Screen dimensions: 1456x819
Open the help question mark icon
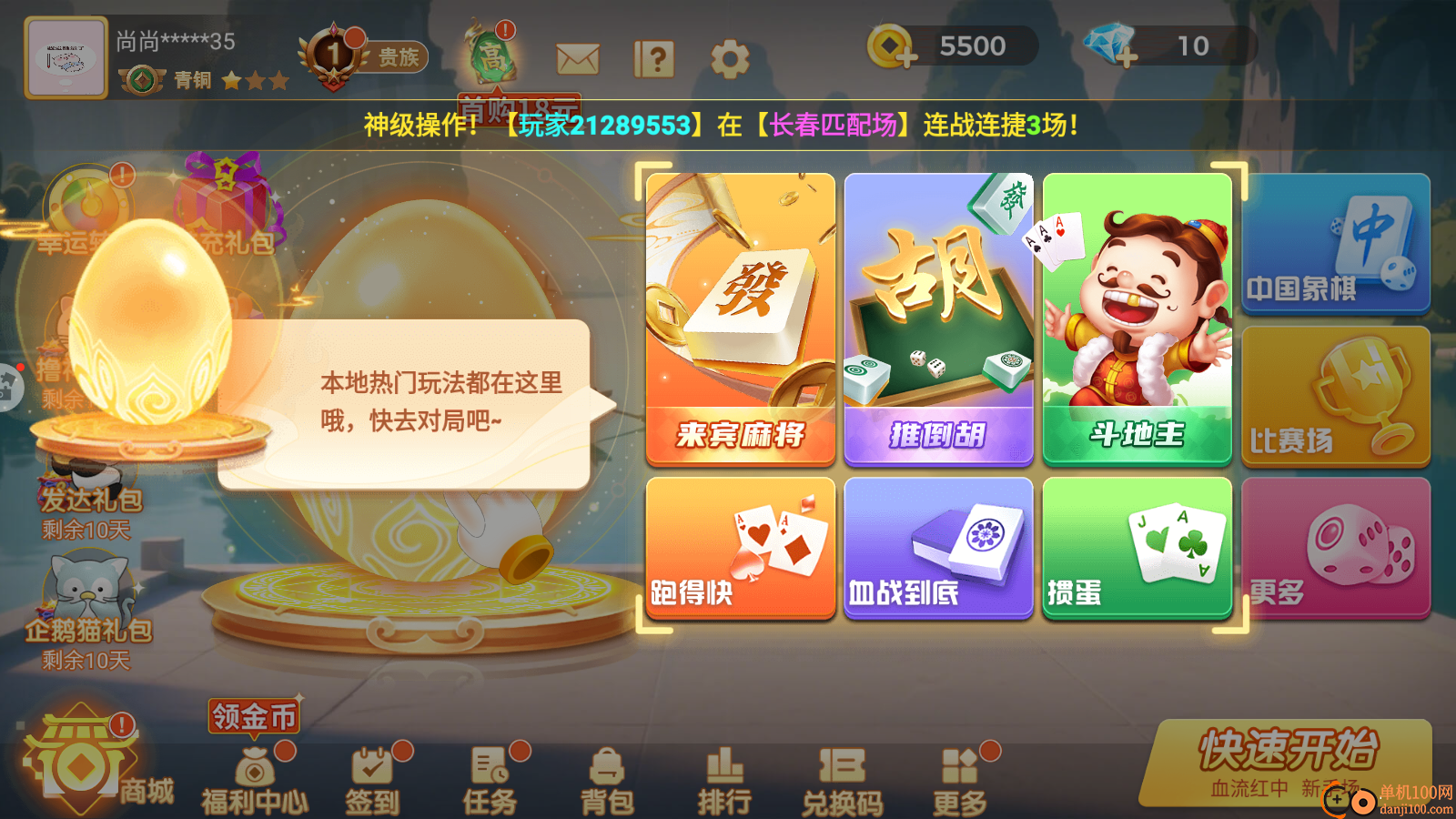(x=653, y=56)
